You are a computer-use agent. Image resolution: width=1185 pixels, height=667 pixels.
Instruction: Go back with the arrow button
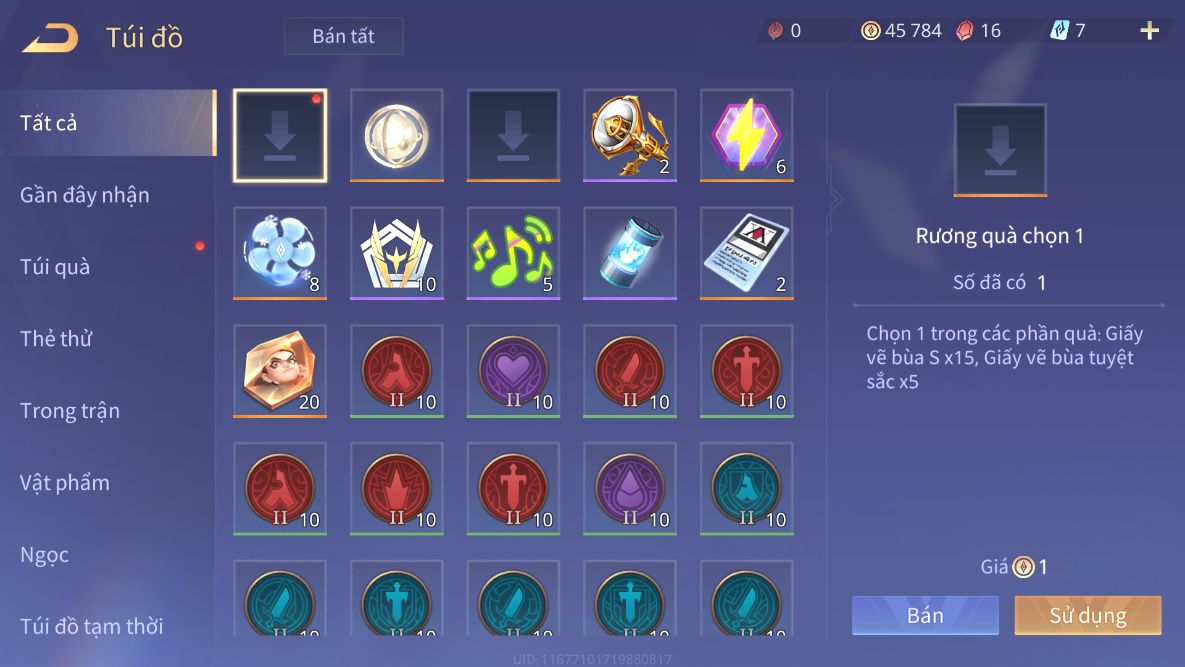[50, 38]
